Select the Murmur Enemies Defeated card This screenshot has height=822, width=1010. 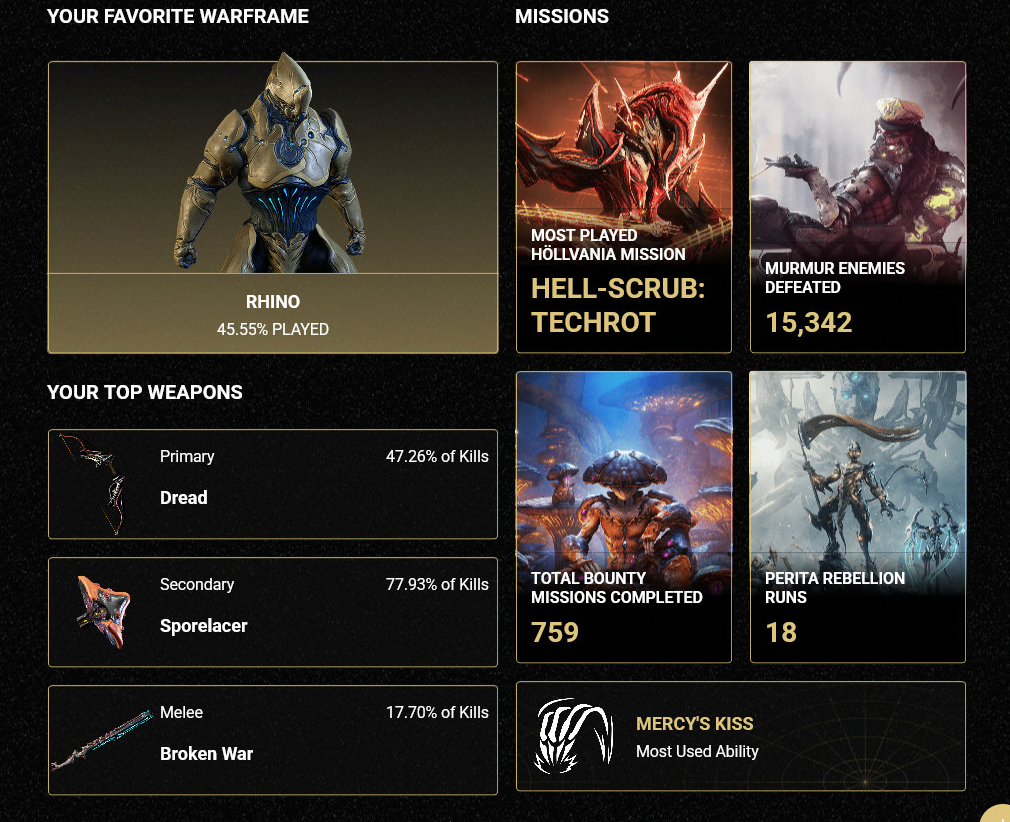857,207
